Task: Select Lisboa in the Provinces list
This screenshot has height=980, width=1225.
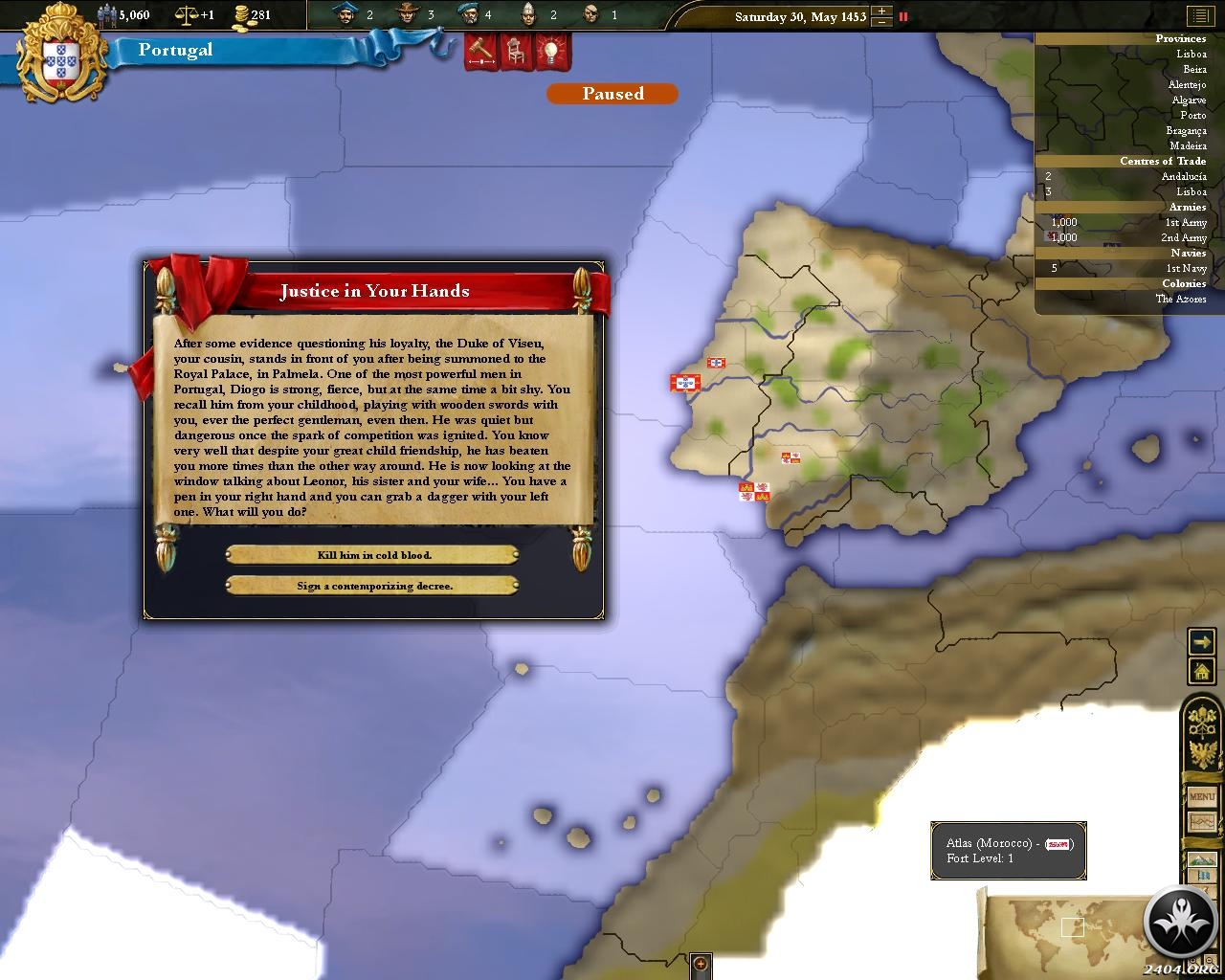Action: pos(1191,55)
